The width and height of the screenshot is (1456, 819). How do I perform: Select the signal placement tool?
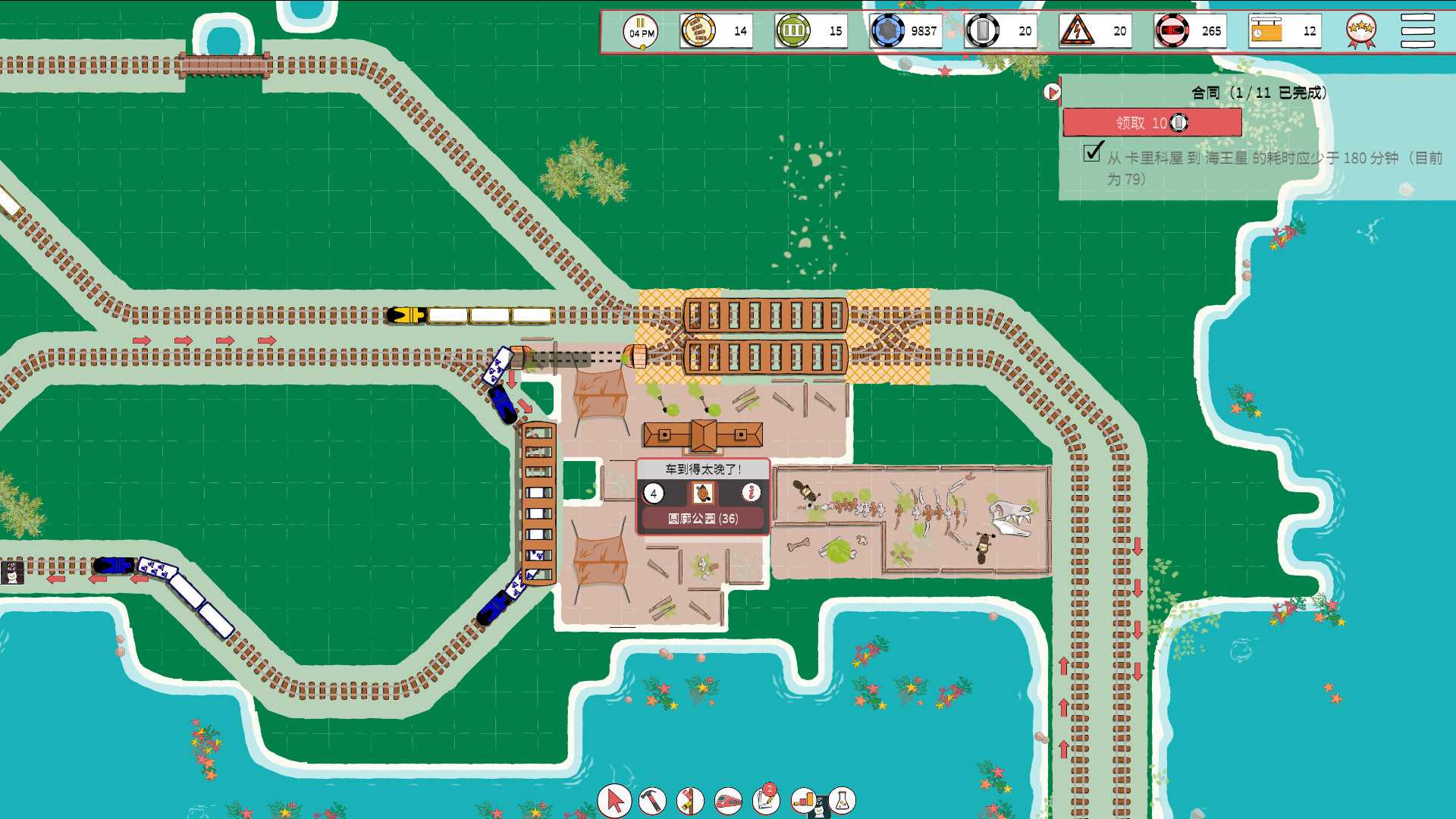(690, 801)
